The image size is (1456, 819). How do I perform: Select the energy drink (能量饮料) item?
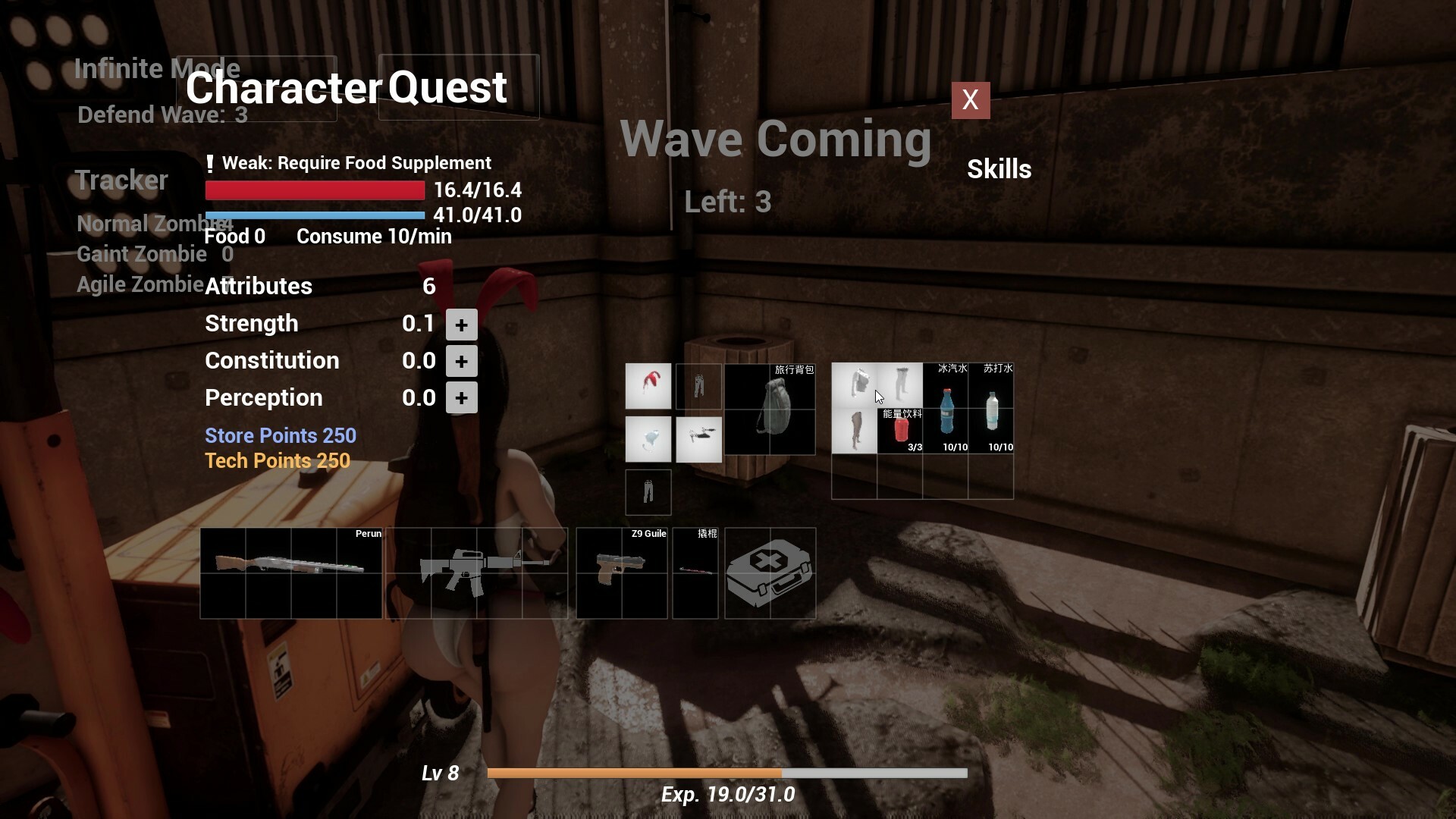tap(900, 430)
